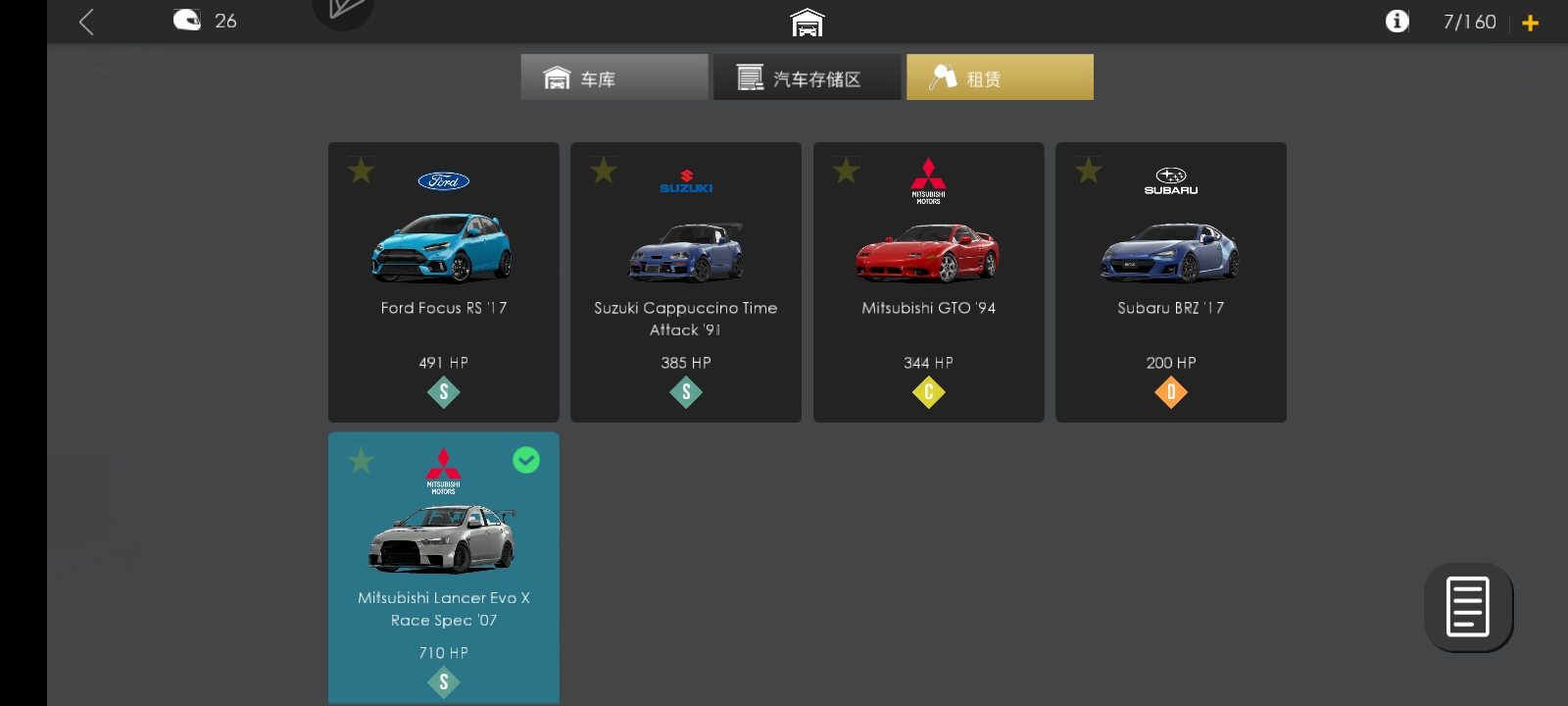Viewport: 1568px width, 706px height.
Task: Click the S rating badge under Ford Focus
Action: (443, 391)
